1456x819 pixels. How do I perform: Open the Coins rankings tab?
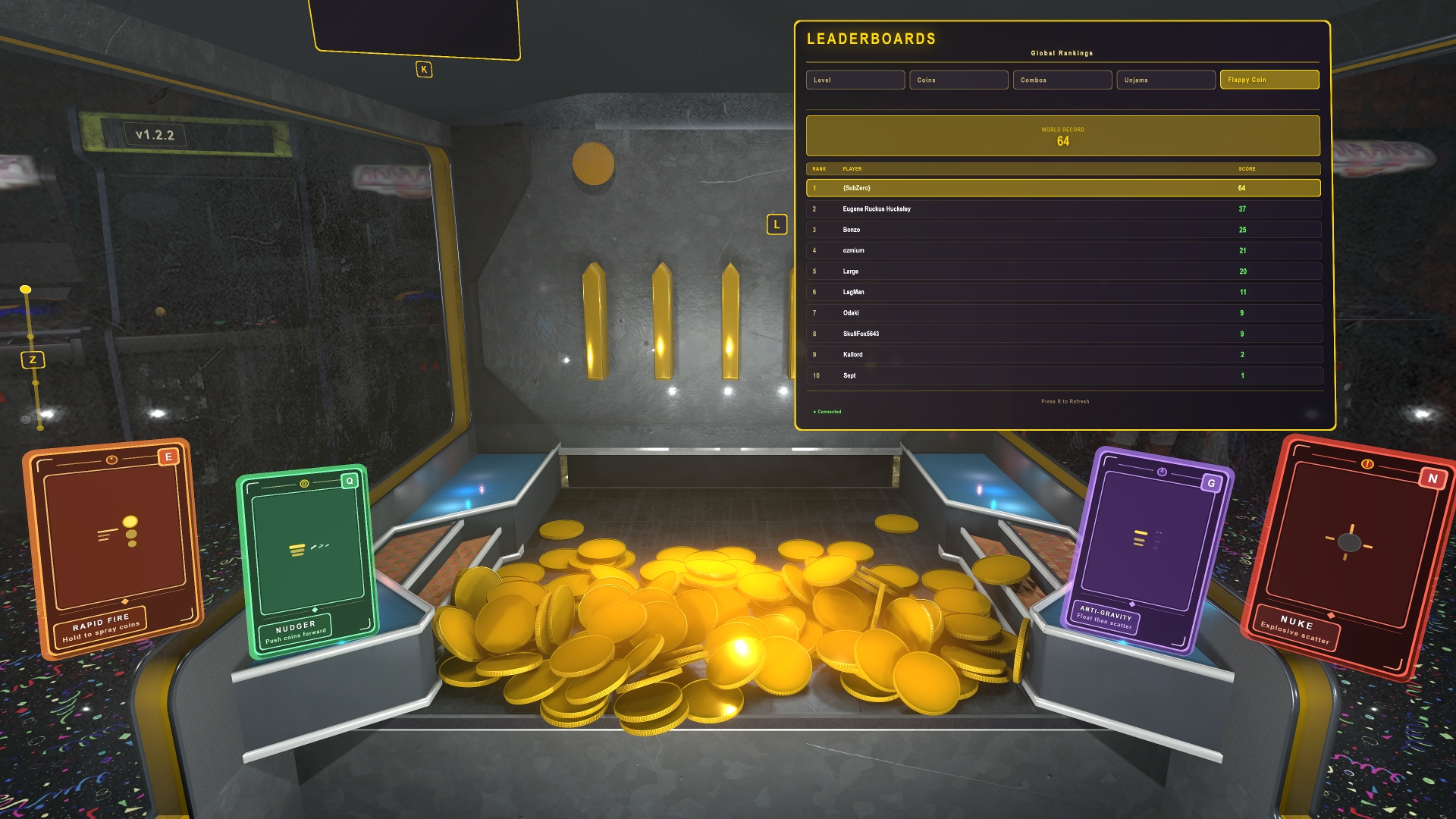[x=959, y=80]
